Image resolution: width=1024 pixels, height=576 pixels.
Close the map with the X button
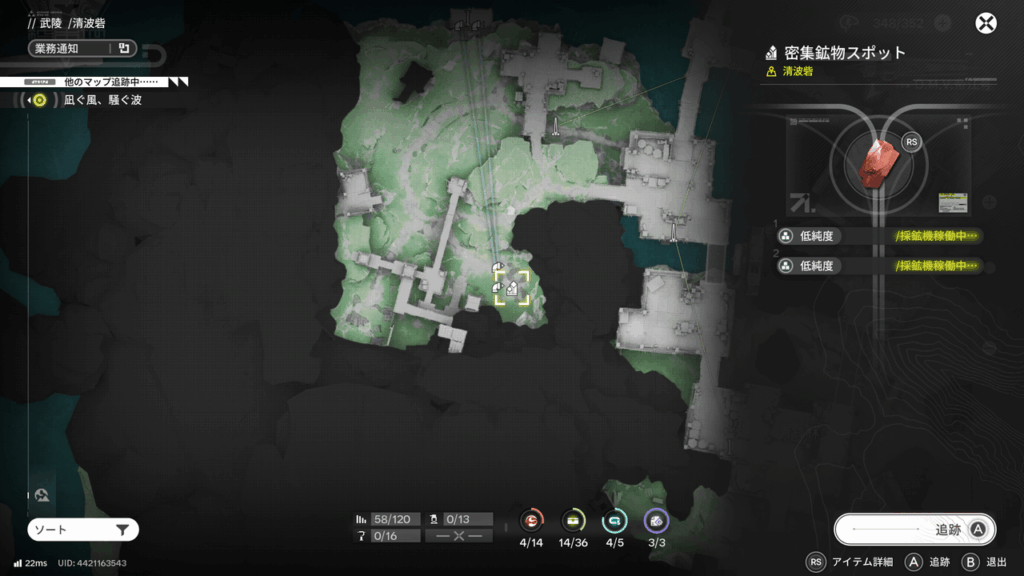987,24
